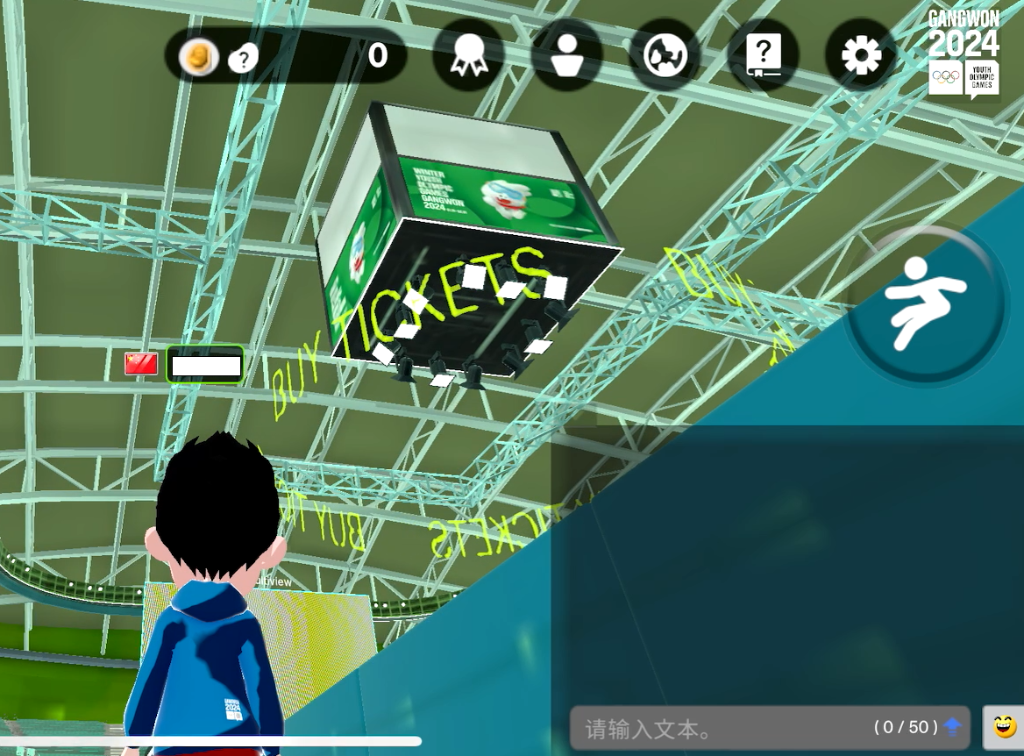The image size is (1024, 756).
Task: Click the Gangwon 2024 logo
Action: pyautogui.click(x=963, y=54)
